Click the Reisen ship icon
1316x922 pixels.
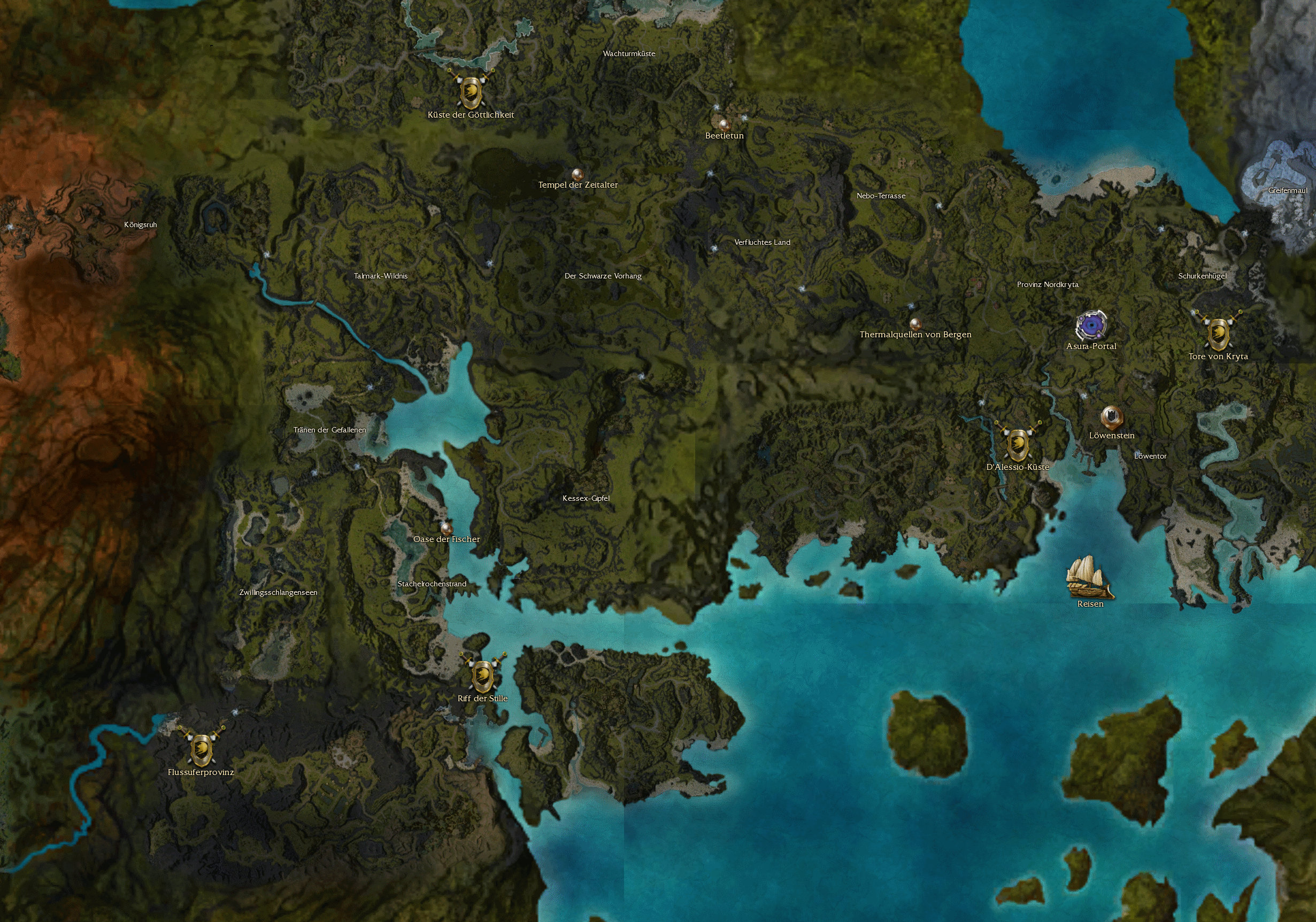pos(1089,578)
